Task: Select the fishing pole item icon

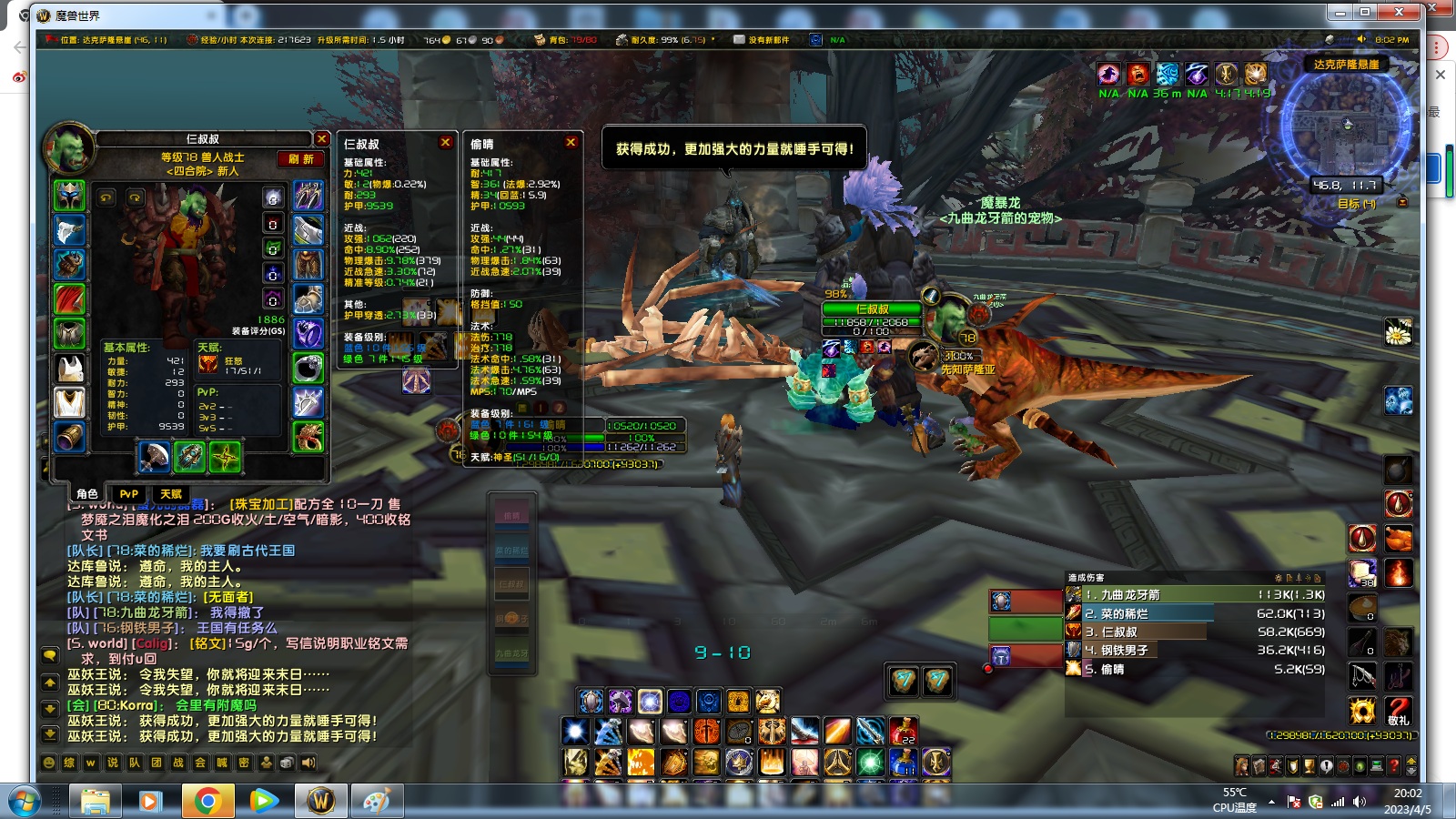Action: coord(1362,675)
